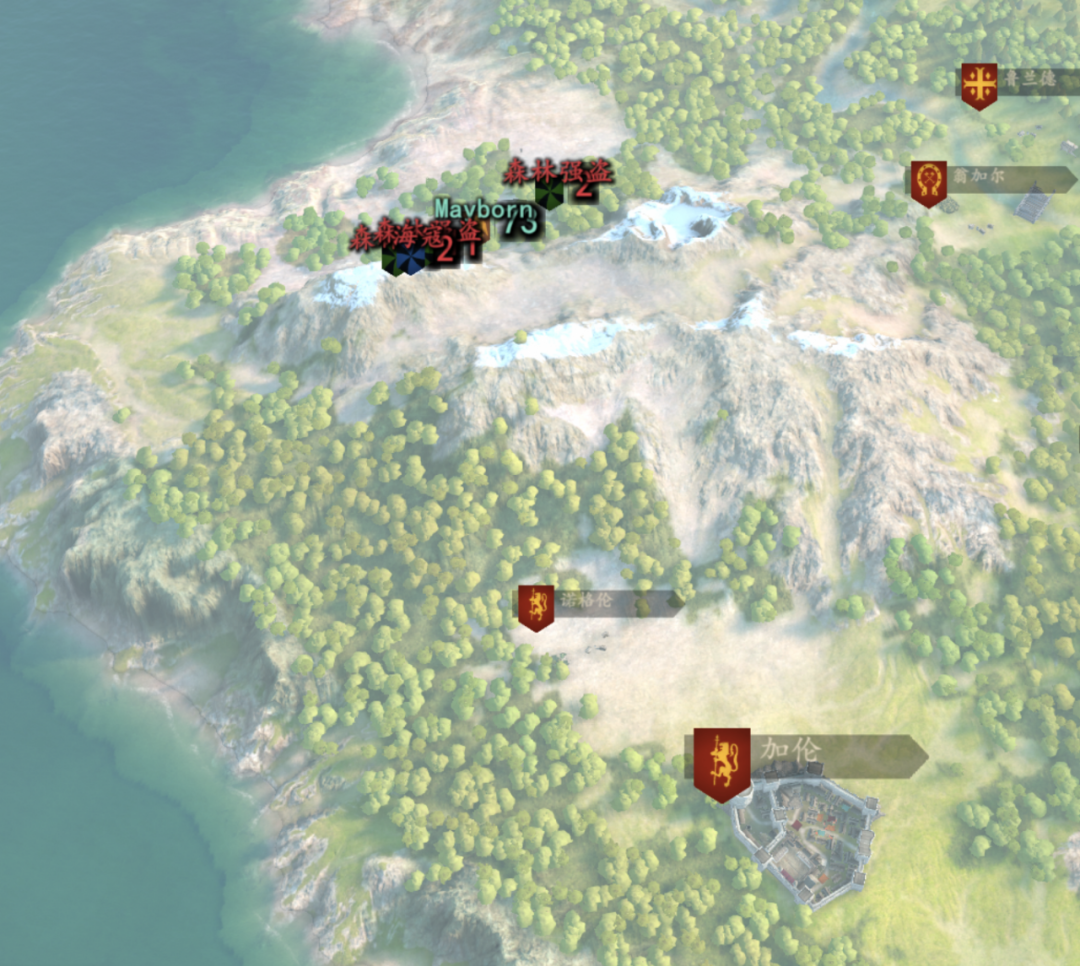Select the 加伦 town nameplate

(806, 756)
